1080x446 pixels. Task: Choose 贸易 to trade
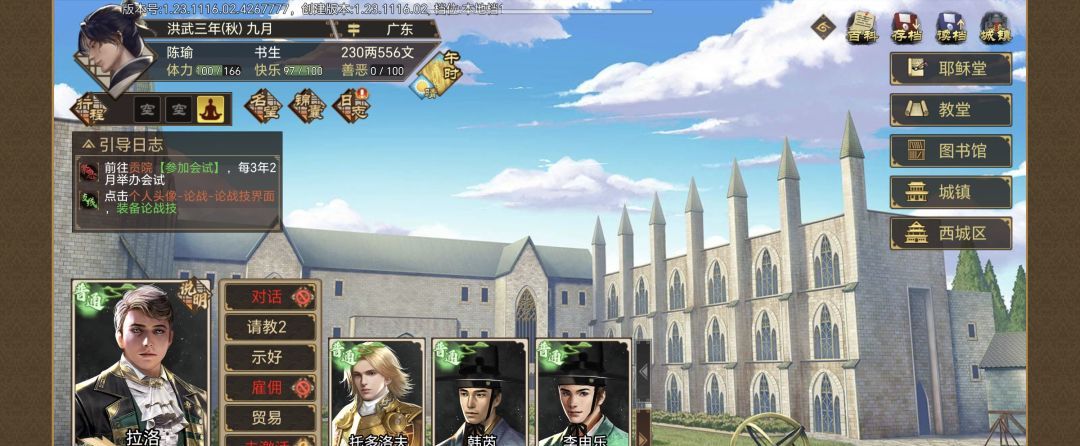point(267,417)
